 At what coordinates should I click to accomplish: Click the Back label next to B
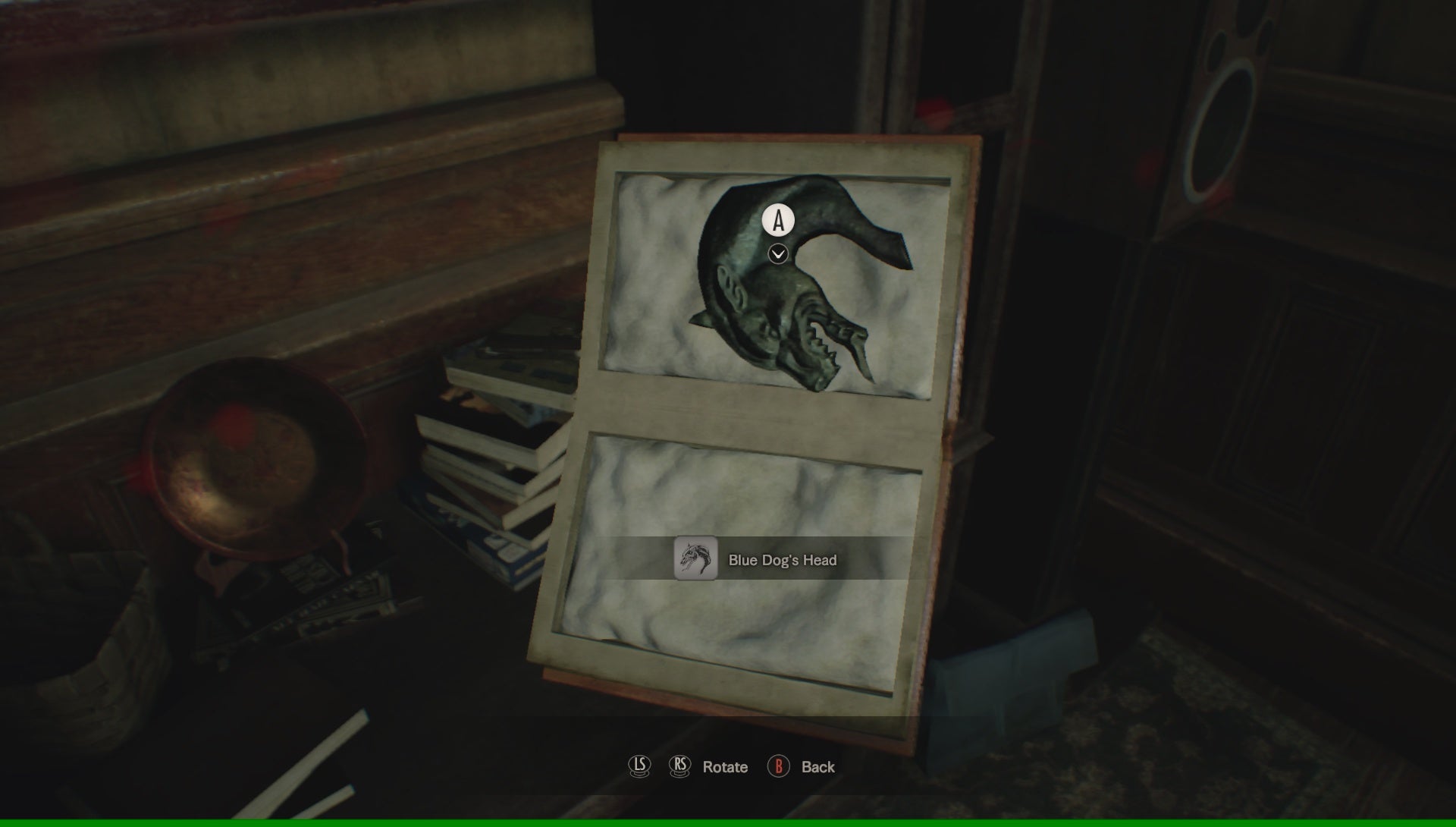click(817, 767)
